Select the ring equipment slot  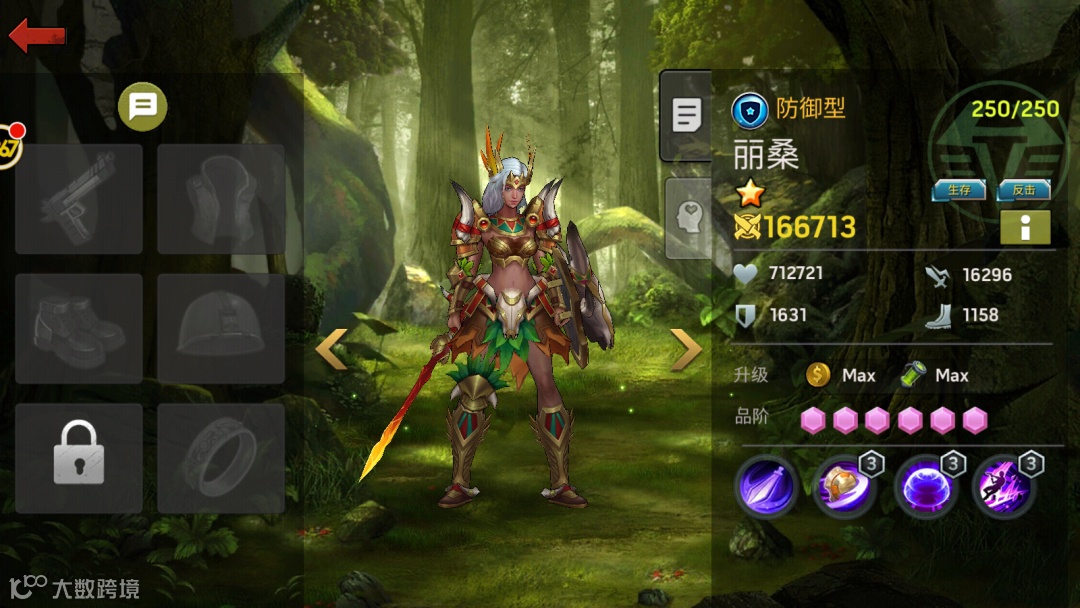[x=221, y=458]
